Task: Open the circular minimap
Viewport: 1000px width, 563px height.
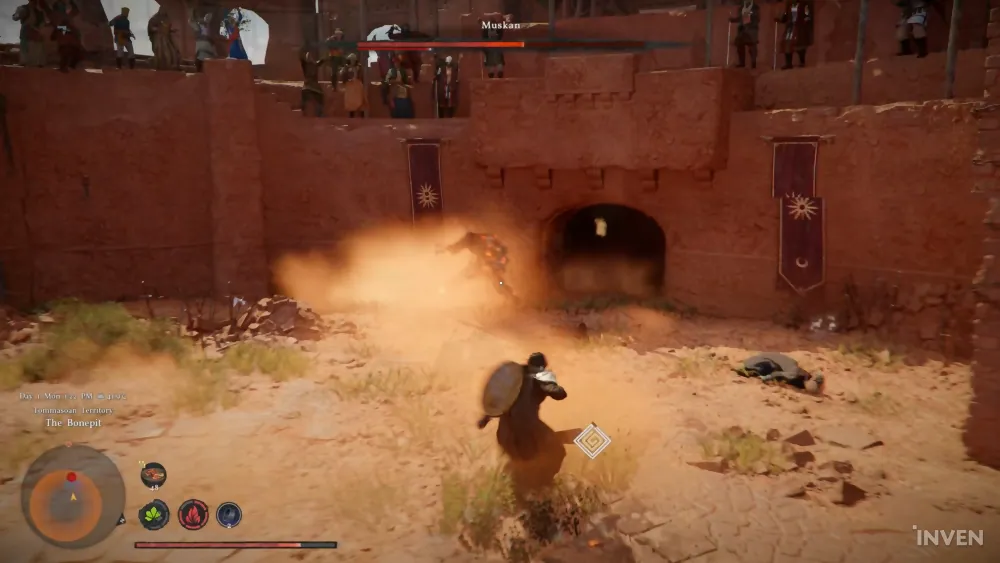Action: point(73,496)
